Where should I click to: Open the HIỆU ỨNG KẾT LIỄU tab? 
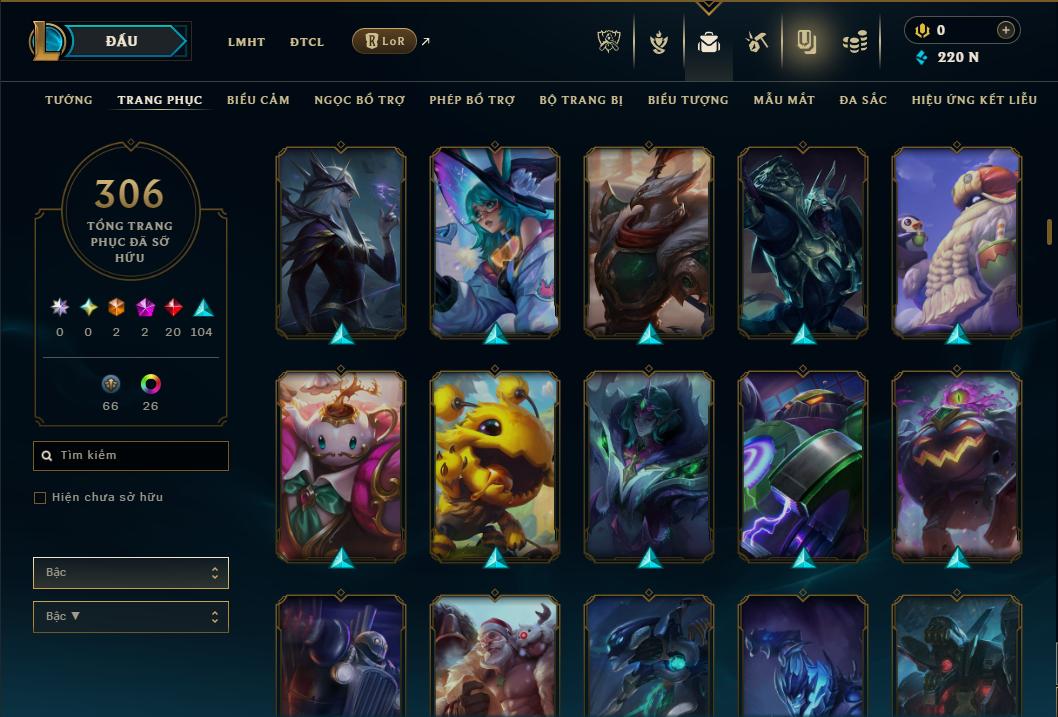point(974,100)
